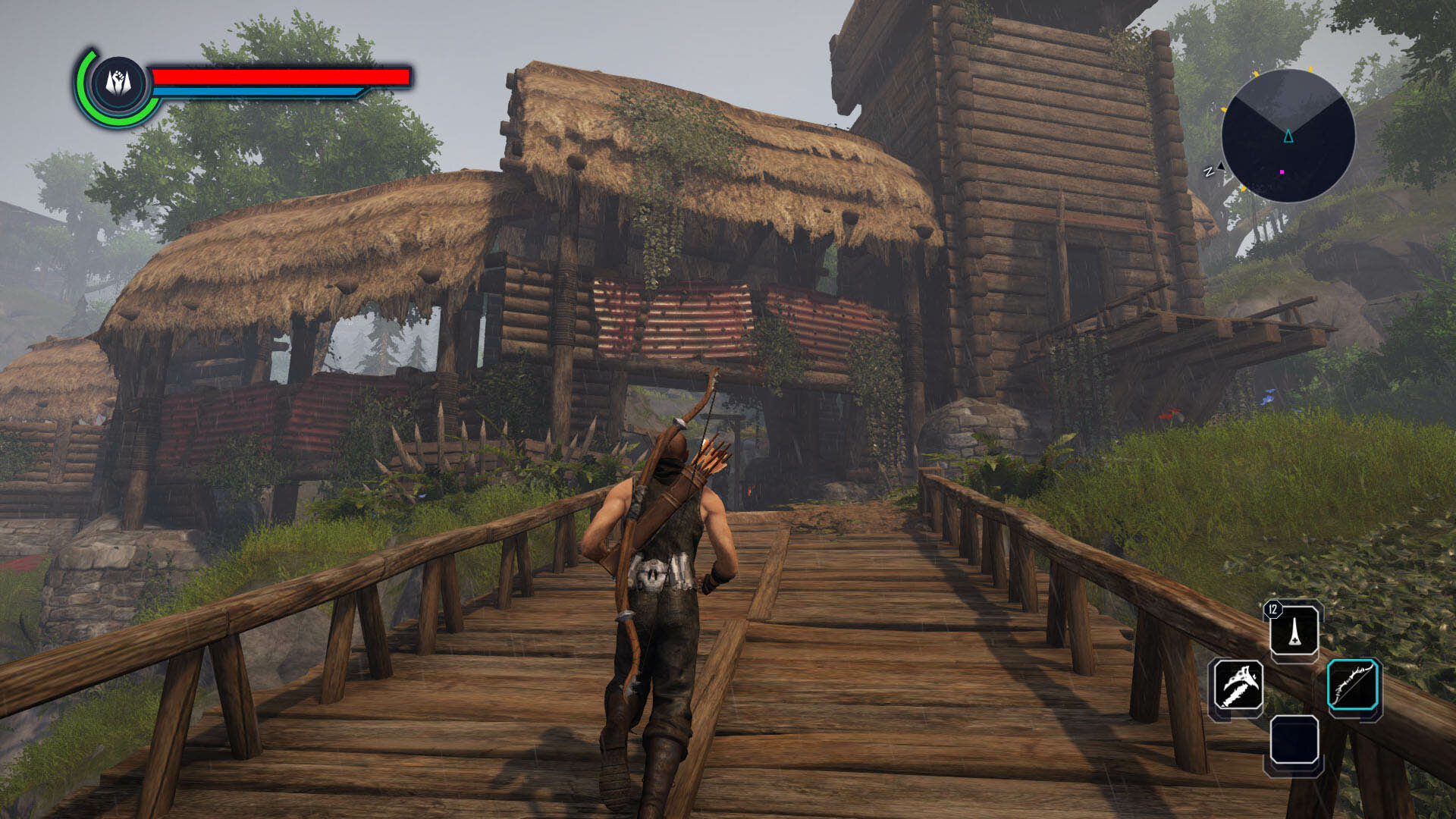Choose the highlighted bow quick slot
This screenshot has height=819, width=1456.
[1354, 687]
